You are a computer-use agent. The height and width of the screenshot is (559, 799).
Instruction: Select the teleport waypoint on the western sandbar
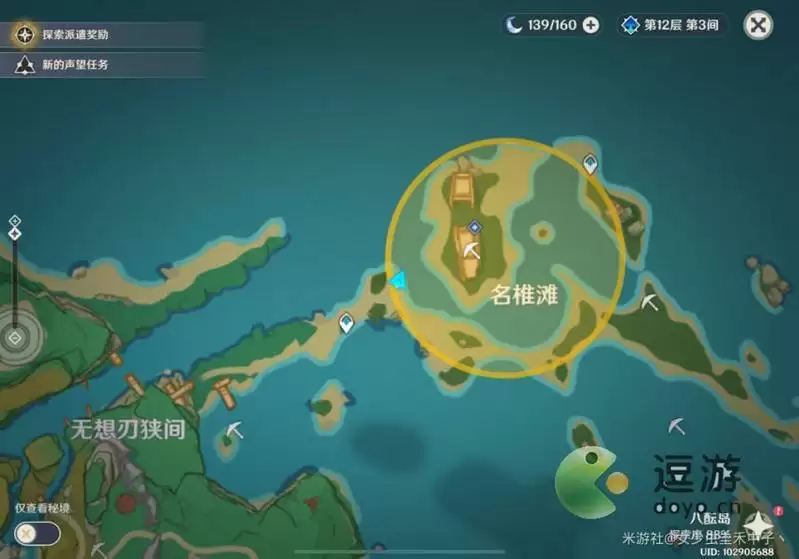[346, 322]
